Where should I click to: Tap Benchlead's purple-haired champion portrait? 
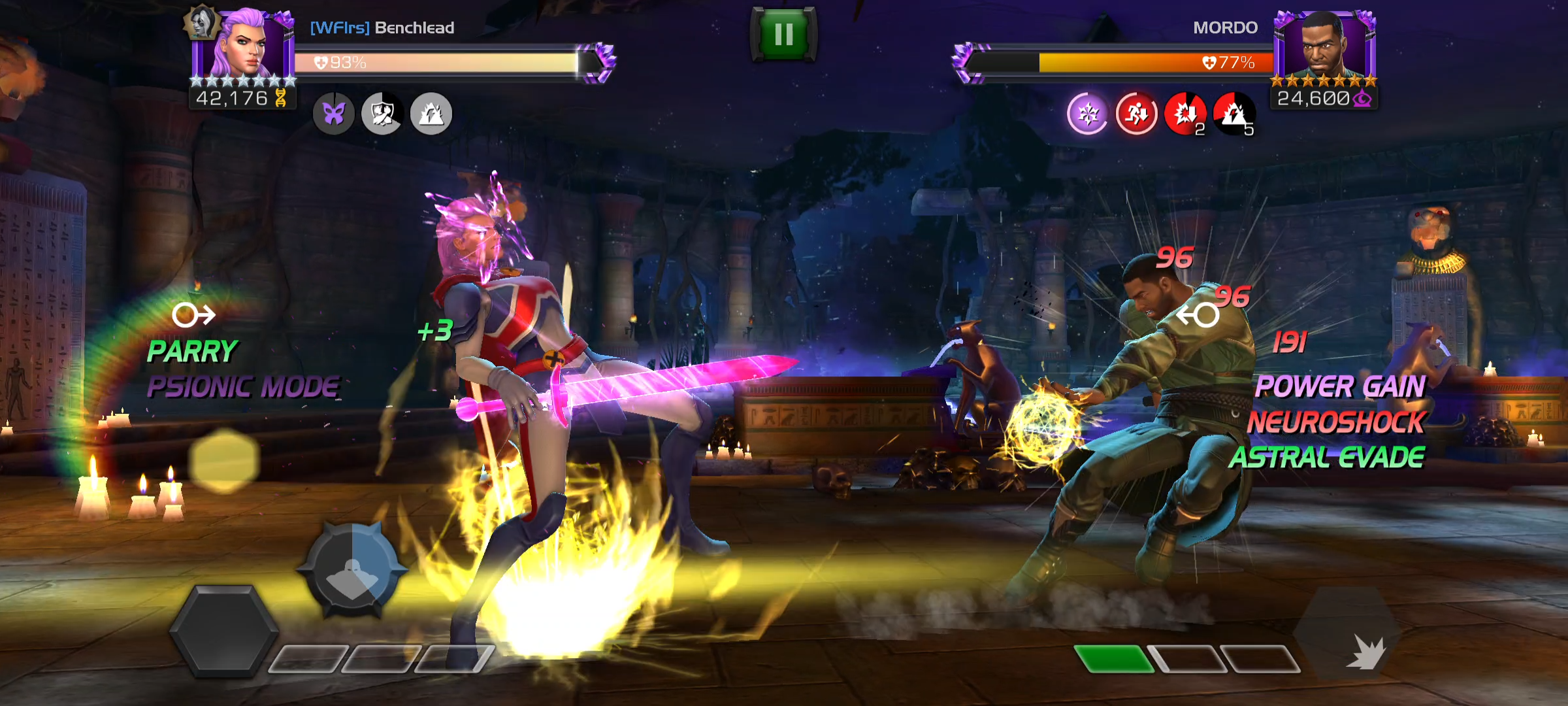click(x=243, y=46)
